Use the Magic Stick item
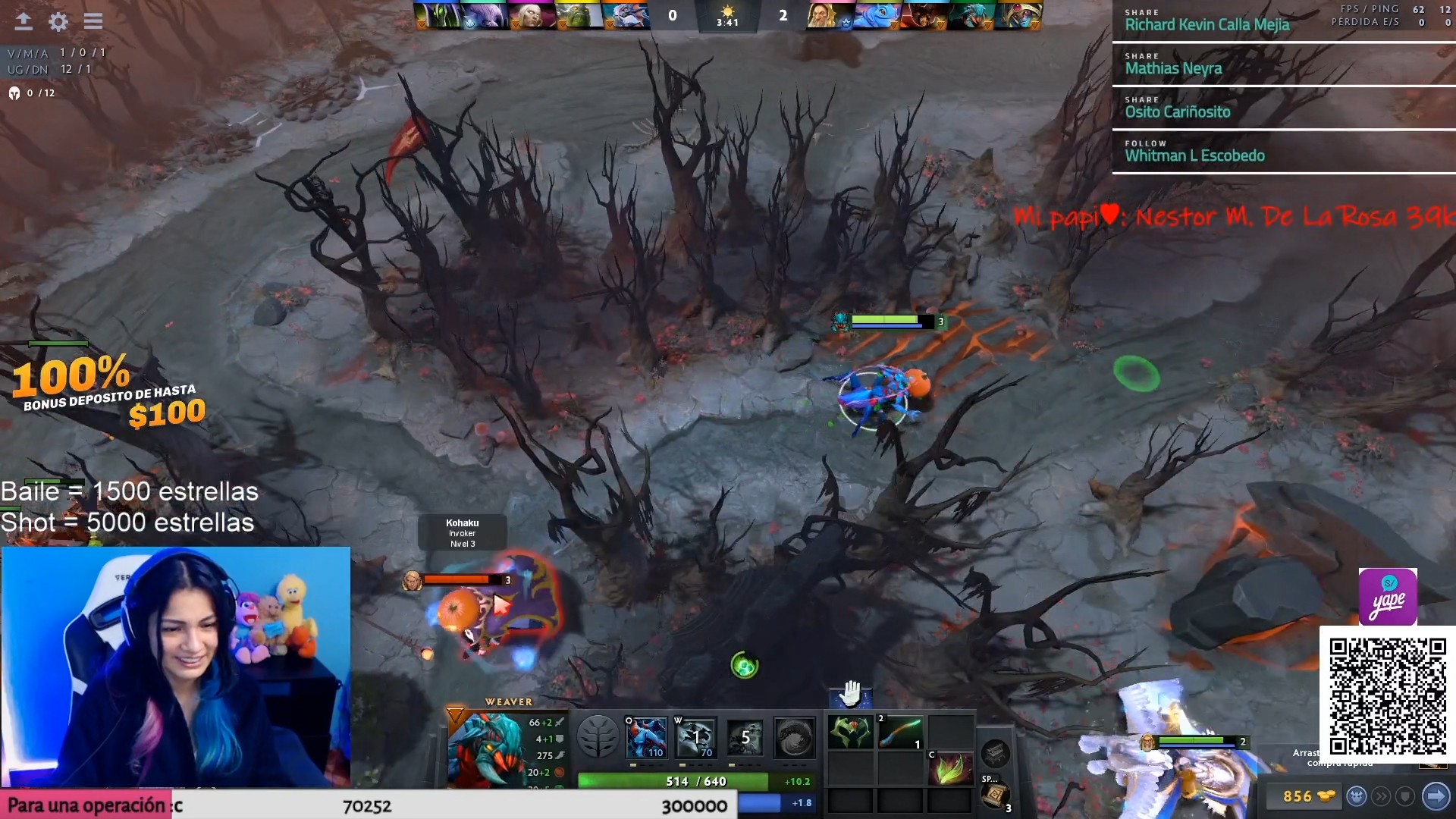The height and width of the screenshot is (819, 1456). click(x=900, y=733)
